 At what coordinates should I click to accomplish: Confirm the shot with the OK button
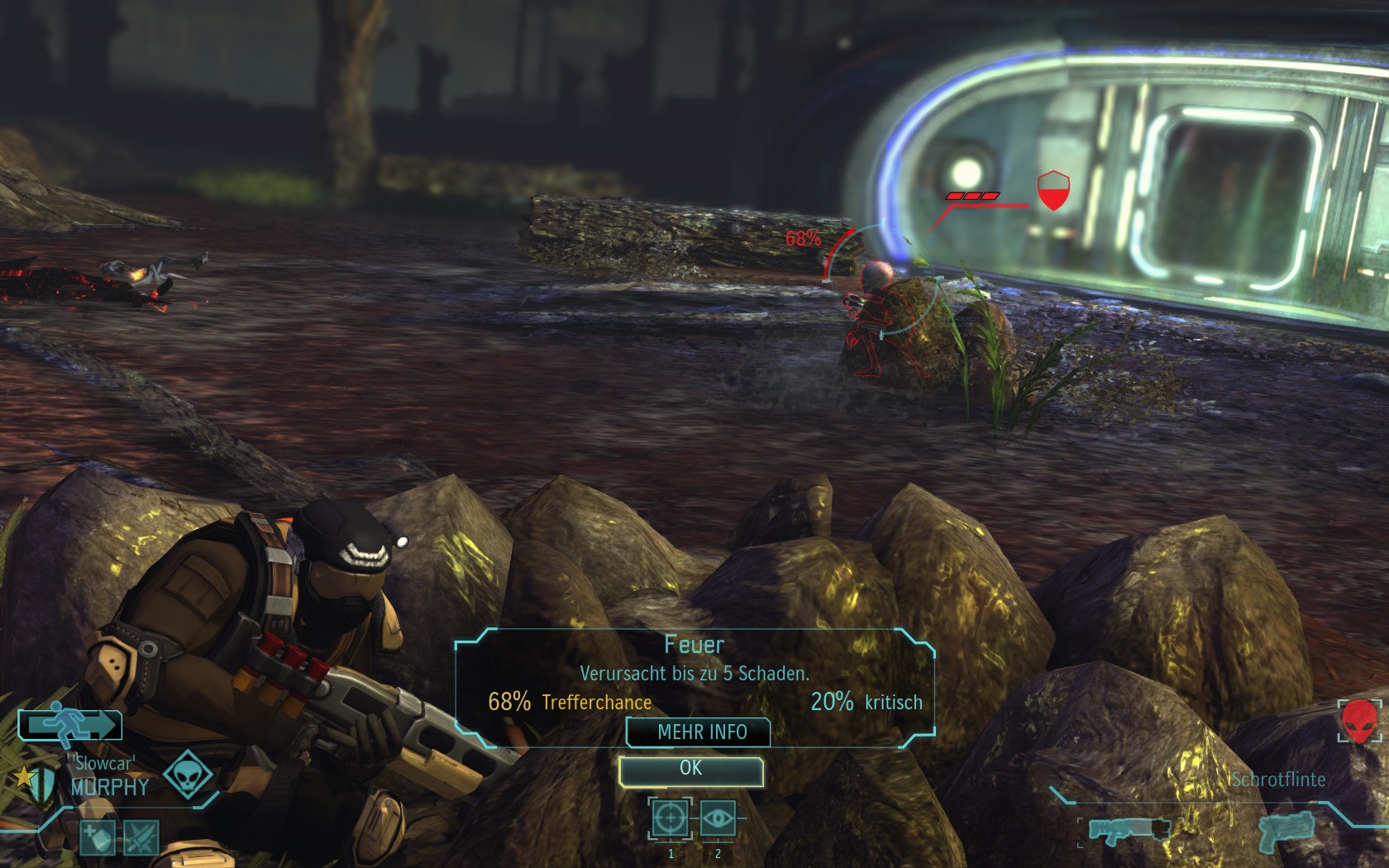coord(690,770)
